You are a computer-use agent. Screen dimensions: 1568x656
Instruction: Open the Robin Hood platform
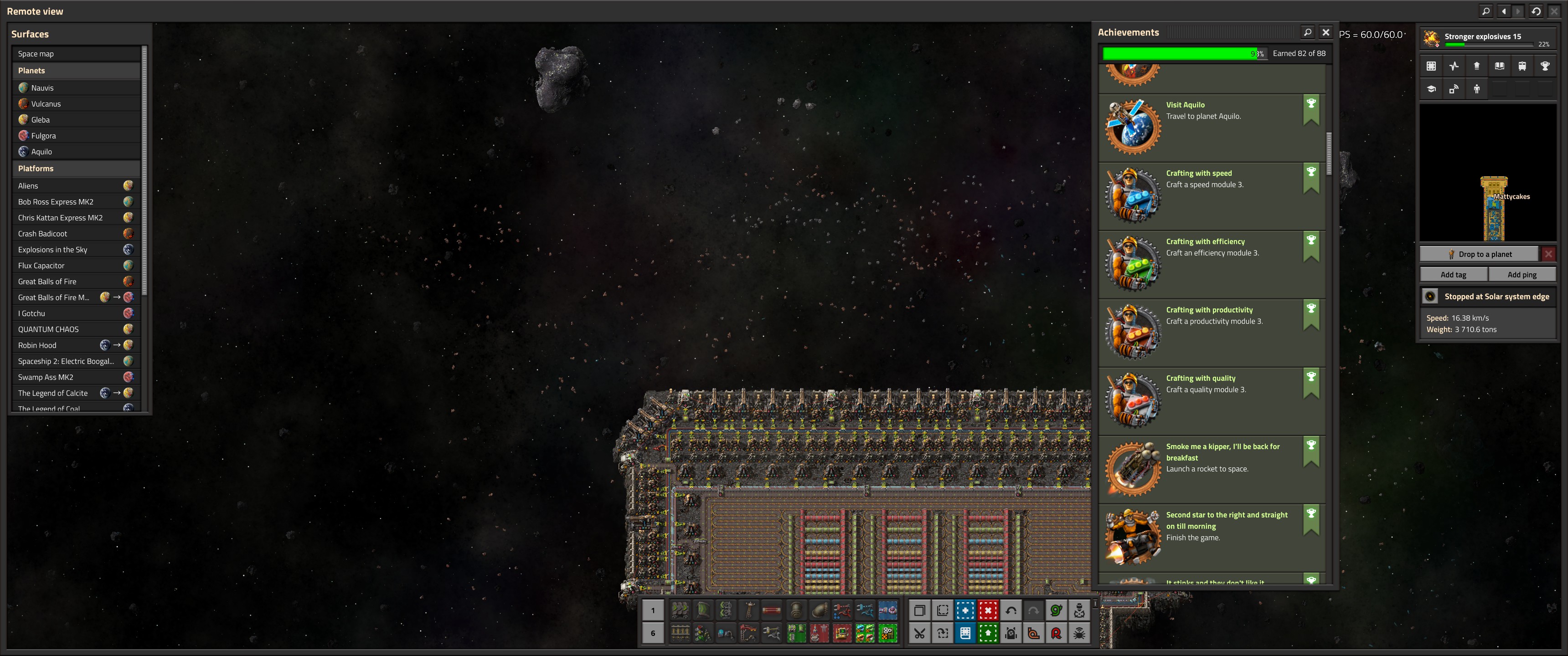tap(37, 345)
